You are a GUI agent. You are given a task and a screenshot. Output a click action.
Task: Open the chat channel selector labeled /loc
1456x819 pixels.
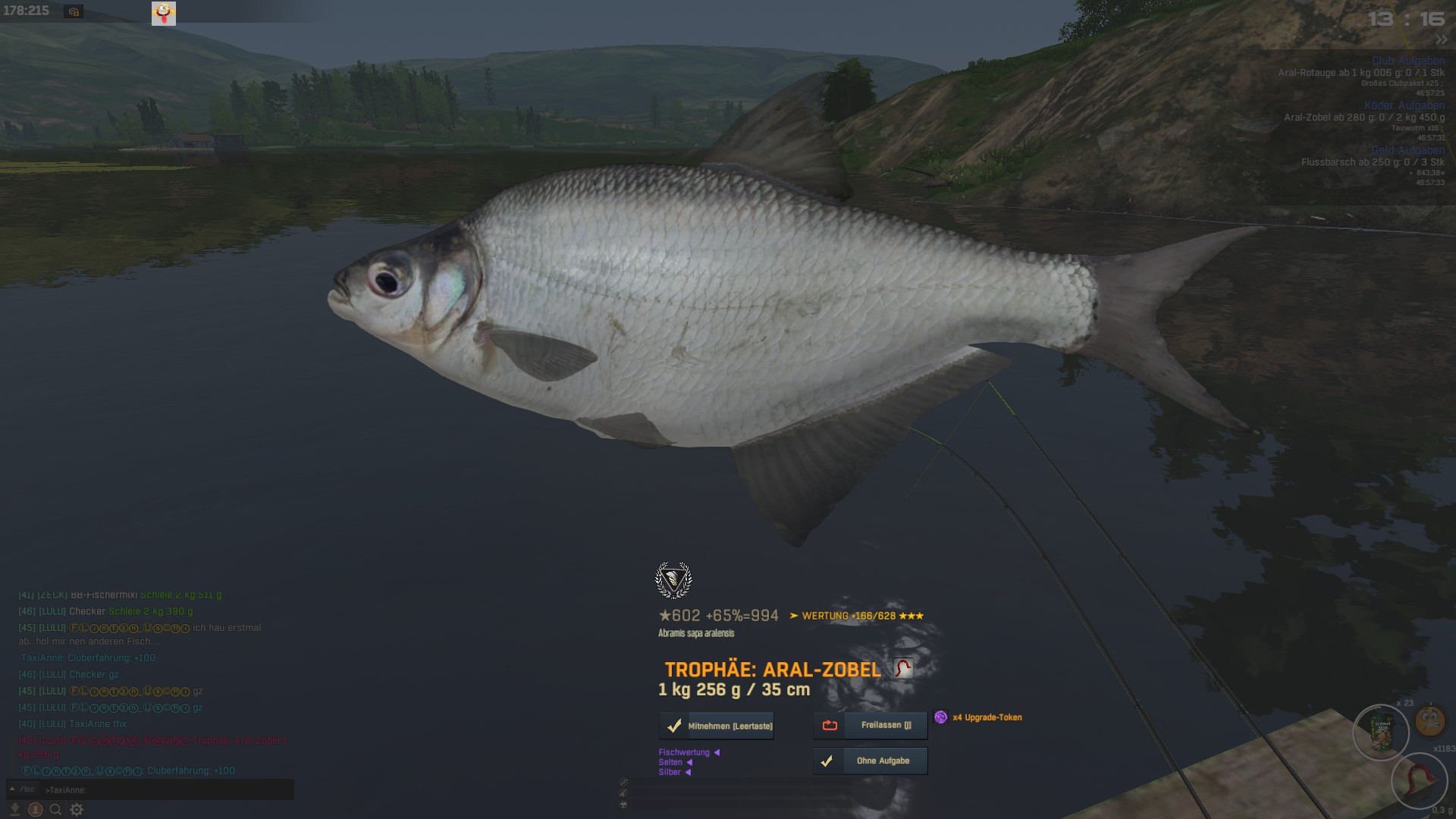(x=27, y=789)
